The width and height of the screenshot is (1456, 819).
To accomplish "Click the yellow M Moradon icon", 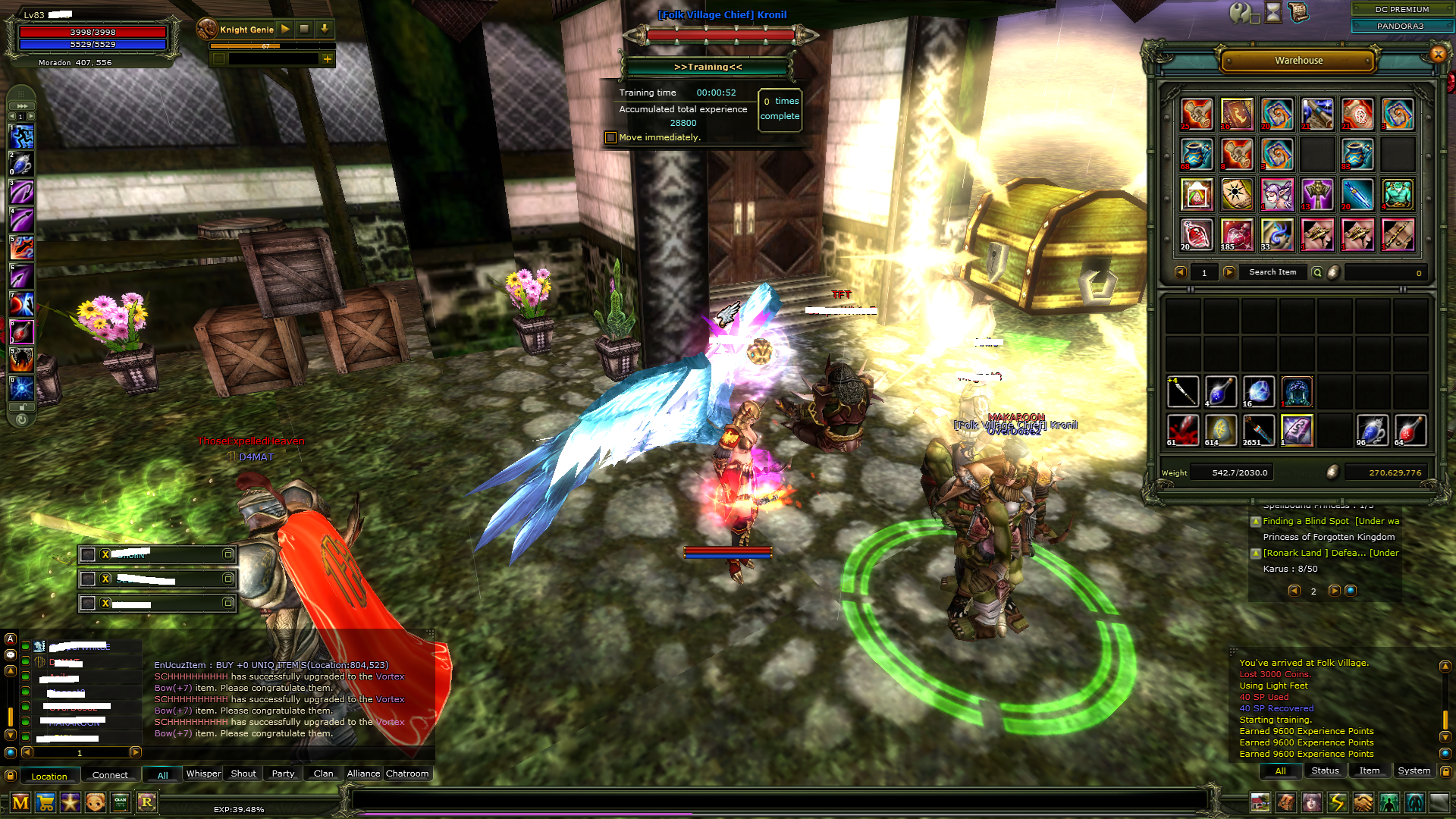I will pyautogui.click(x=20, y=802).
